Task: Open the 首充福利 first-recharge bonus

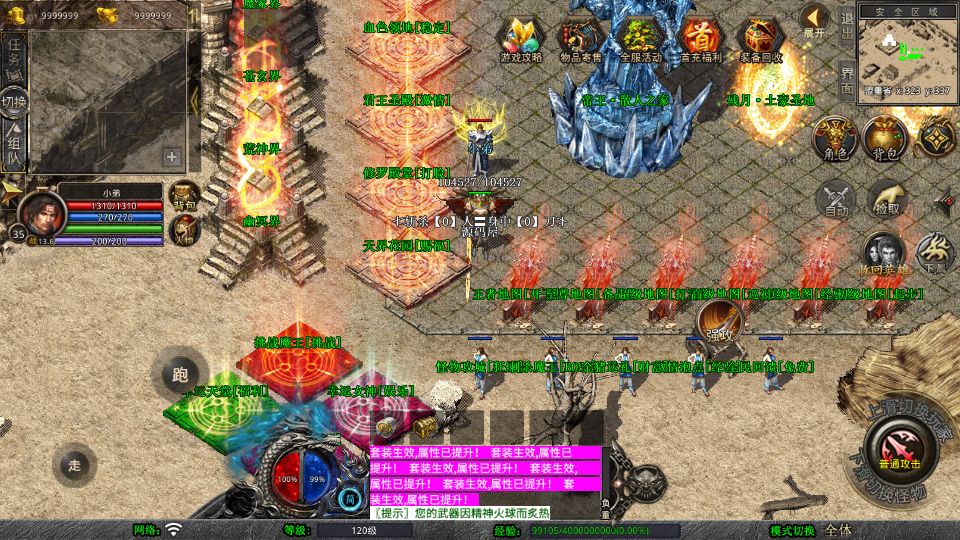Action: [700, 39]
